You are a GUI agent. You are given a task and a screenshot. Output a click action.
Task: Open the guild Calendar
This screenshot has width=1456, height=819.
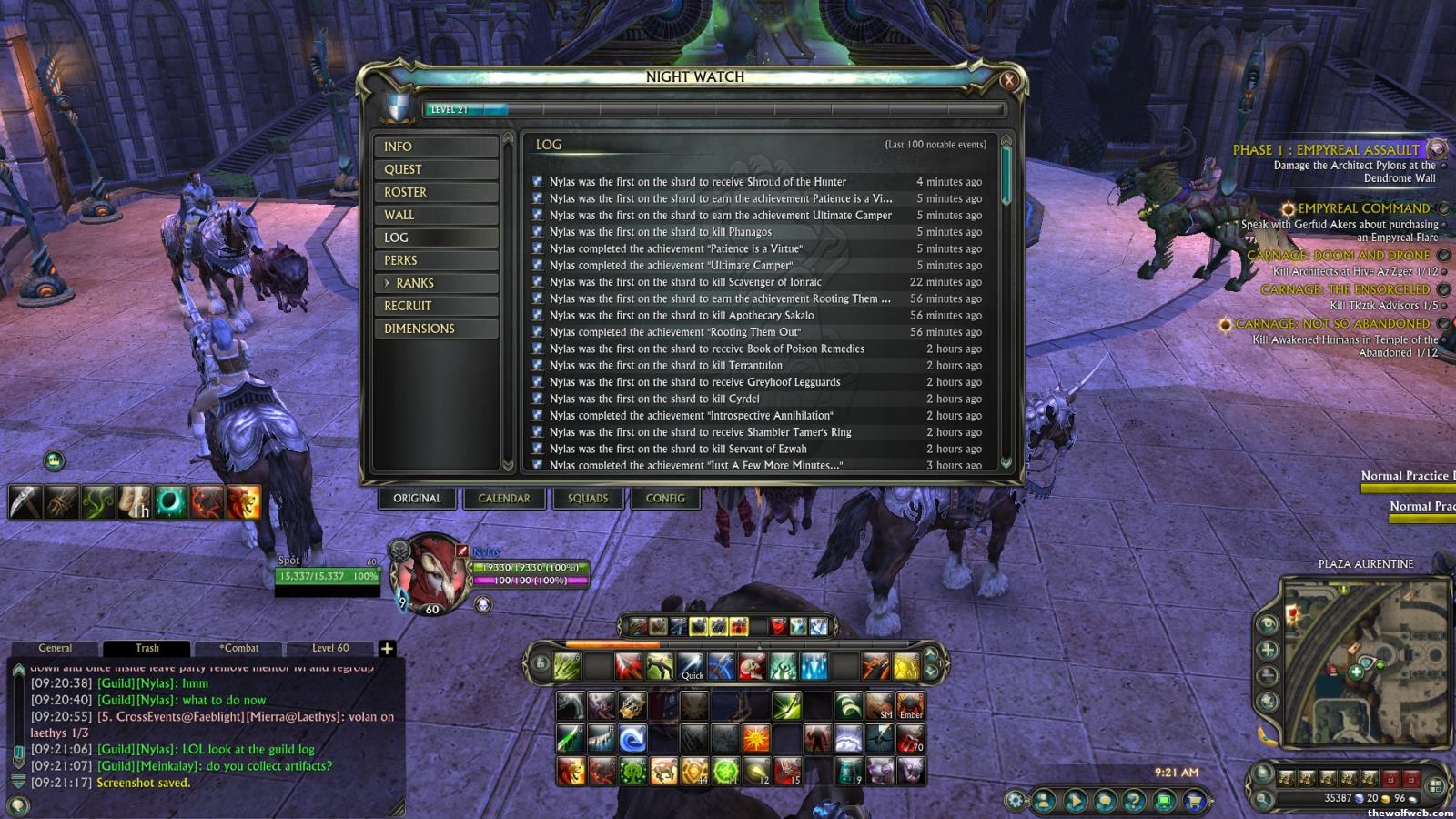coord(504,499)
